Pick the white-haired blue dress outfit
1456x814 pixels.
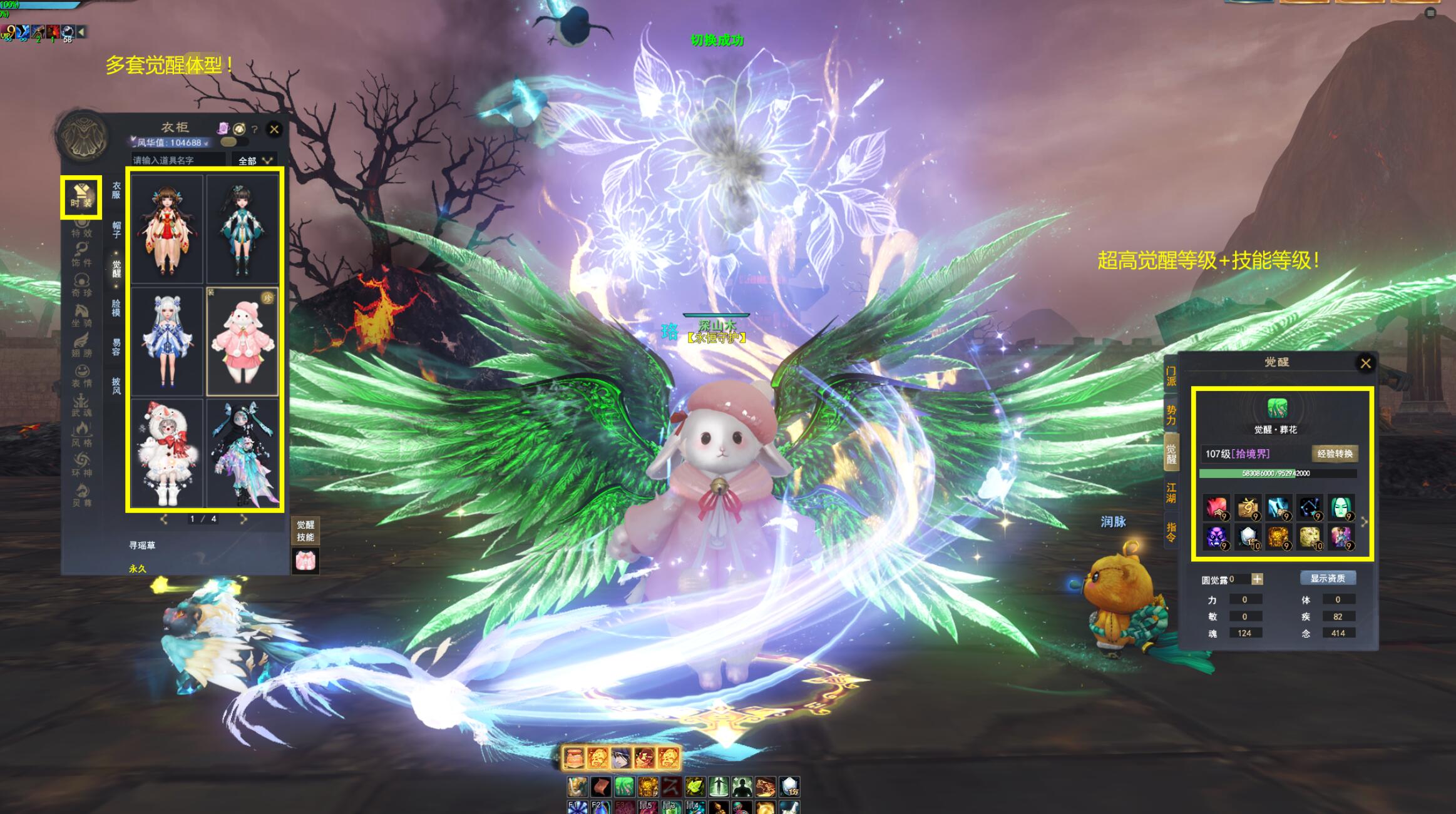point(167,342)
